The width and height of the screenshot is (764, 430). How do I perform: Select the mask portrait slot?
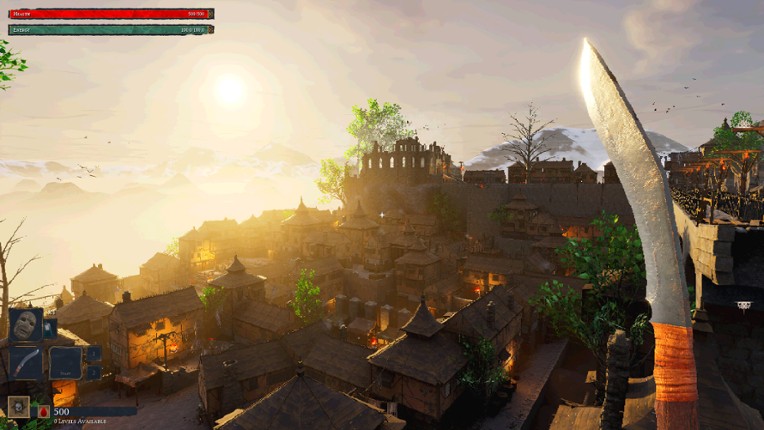click(25, 326)
